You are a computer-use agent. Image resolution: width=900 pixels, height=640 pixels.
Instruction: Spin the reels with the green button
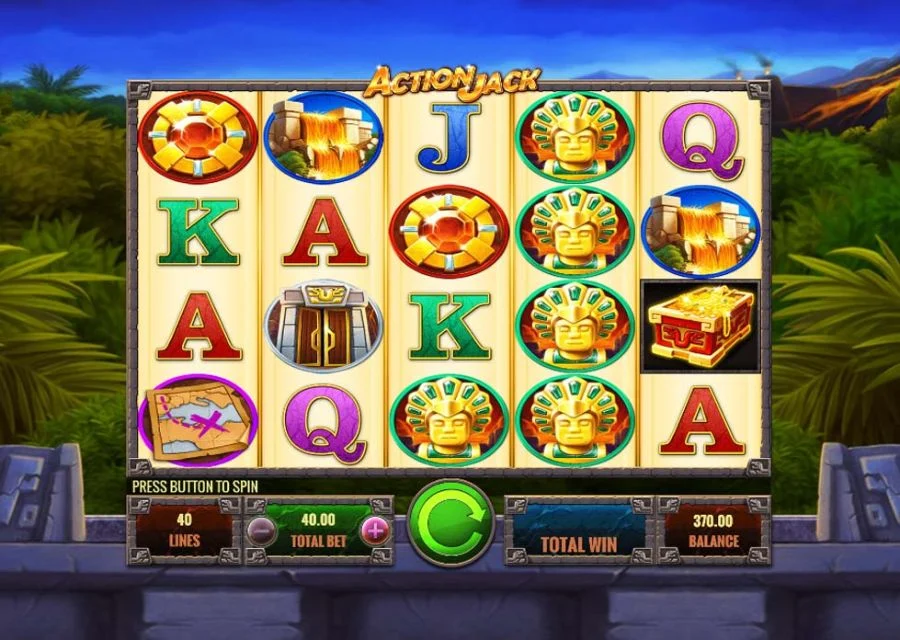(450, 522)
